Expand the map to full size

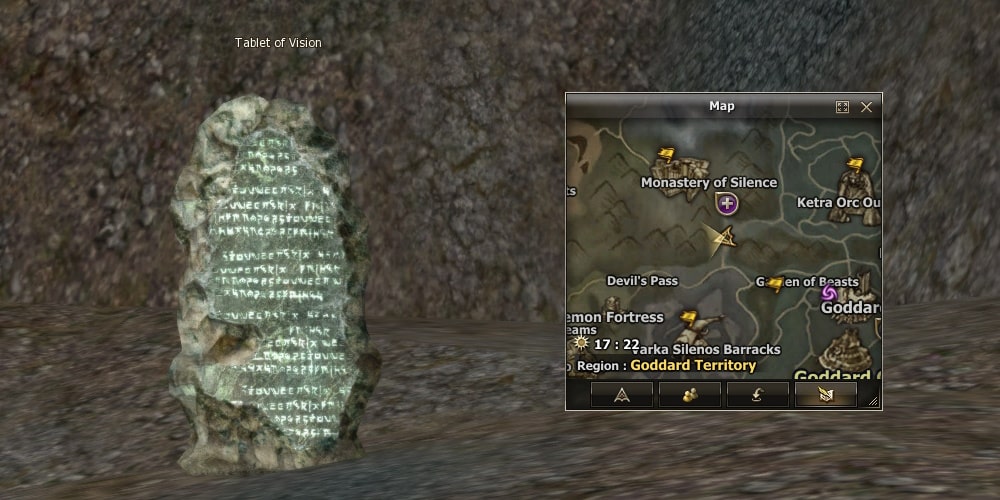[842, 107]
